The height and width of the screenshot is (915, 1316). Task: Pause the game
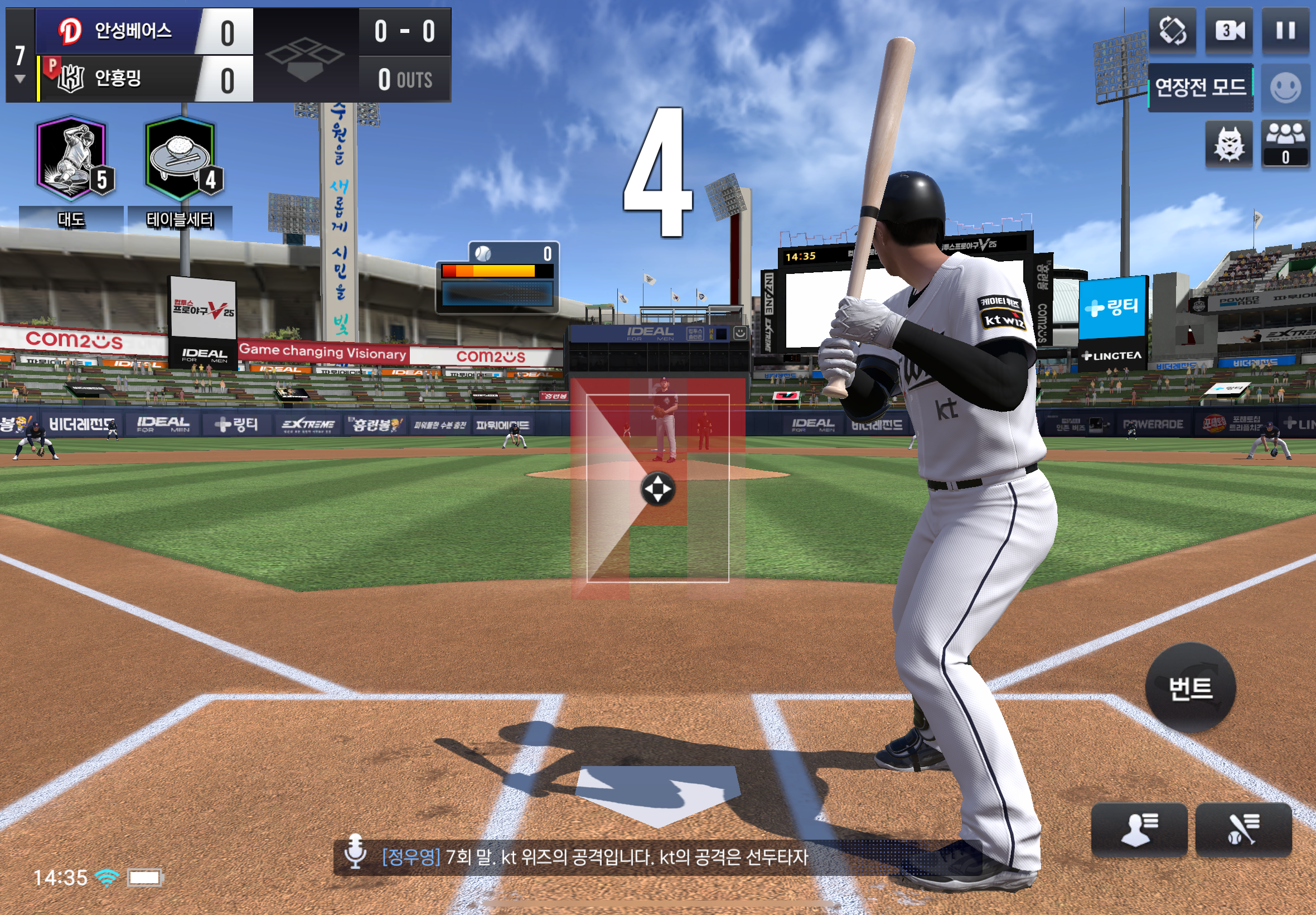point(1285,30)
